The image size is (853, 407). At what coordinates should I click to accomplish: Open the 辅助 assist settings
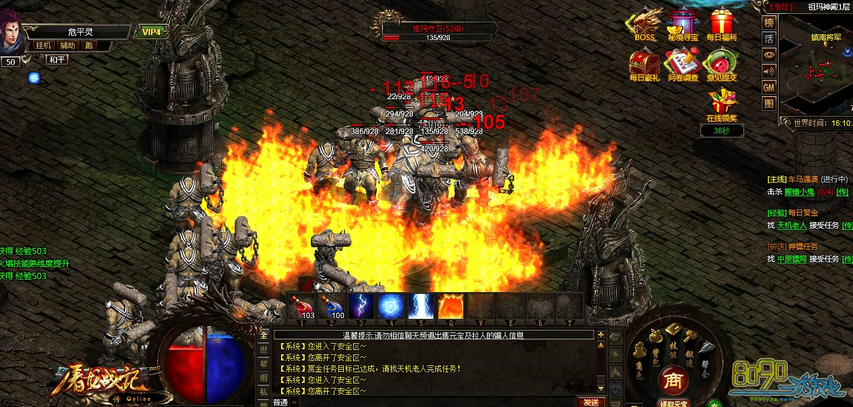coord(67,45)
